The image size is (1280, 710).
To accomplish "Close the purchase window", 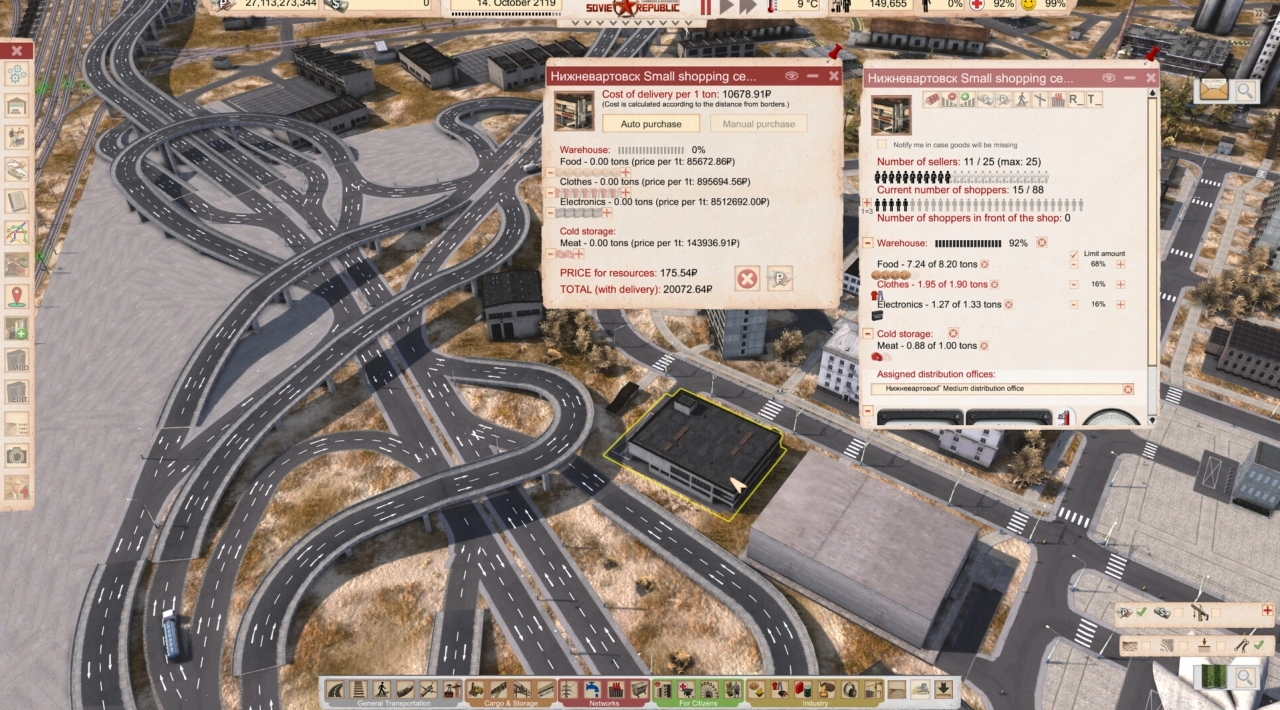I will tap(834, 76).
